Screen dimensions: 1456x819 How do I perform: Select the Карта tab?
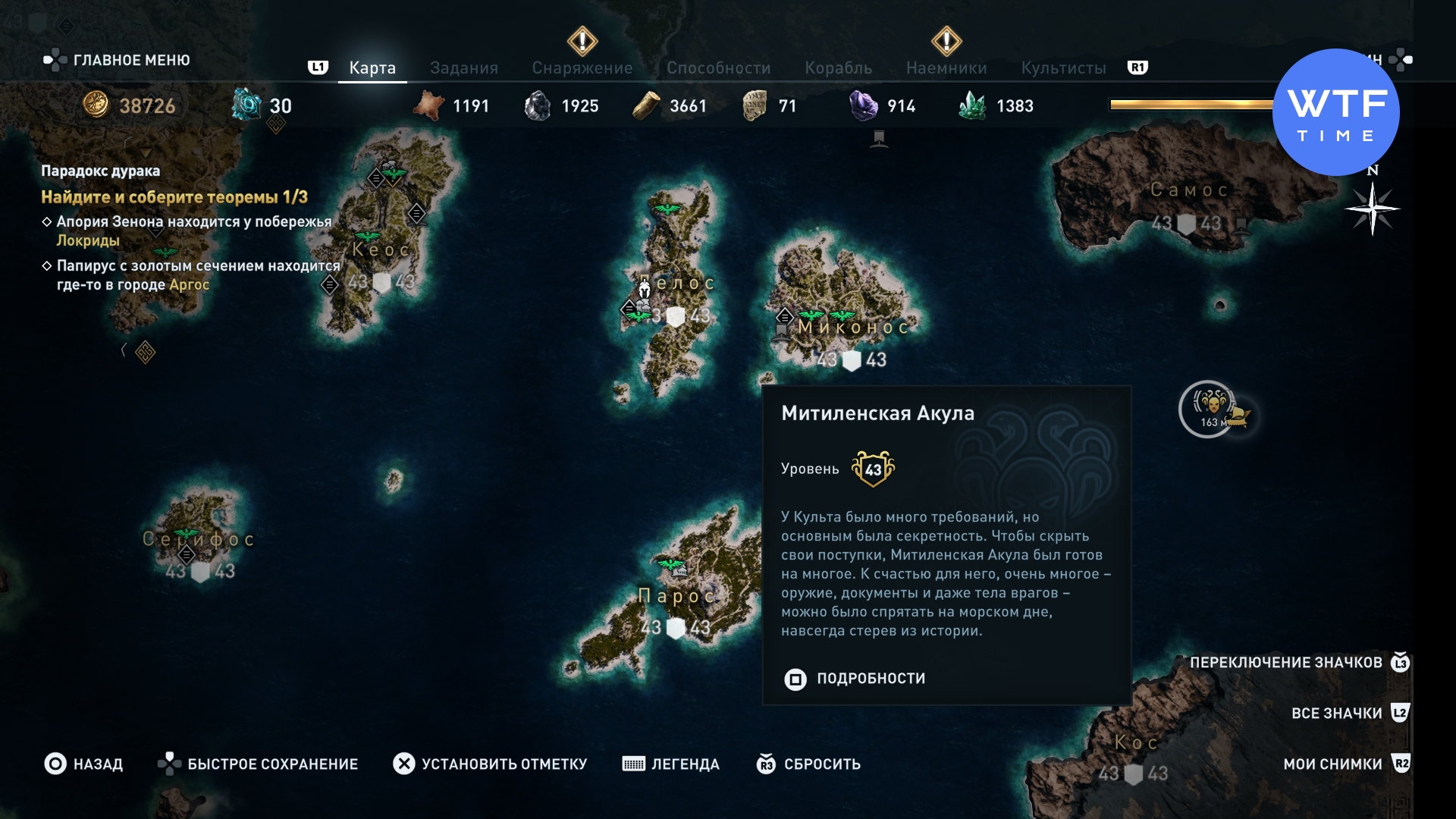tap(372, 68)
